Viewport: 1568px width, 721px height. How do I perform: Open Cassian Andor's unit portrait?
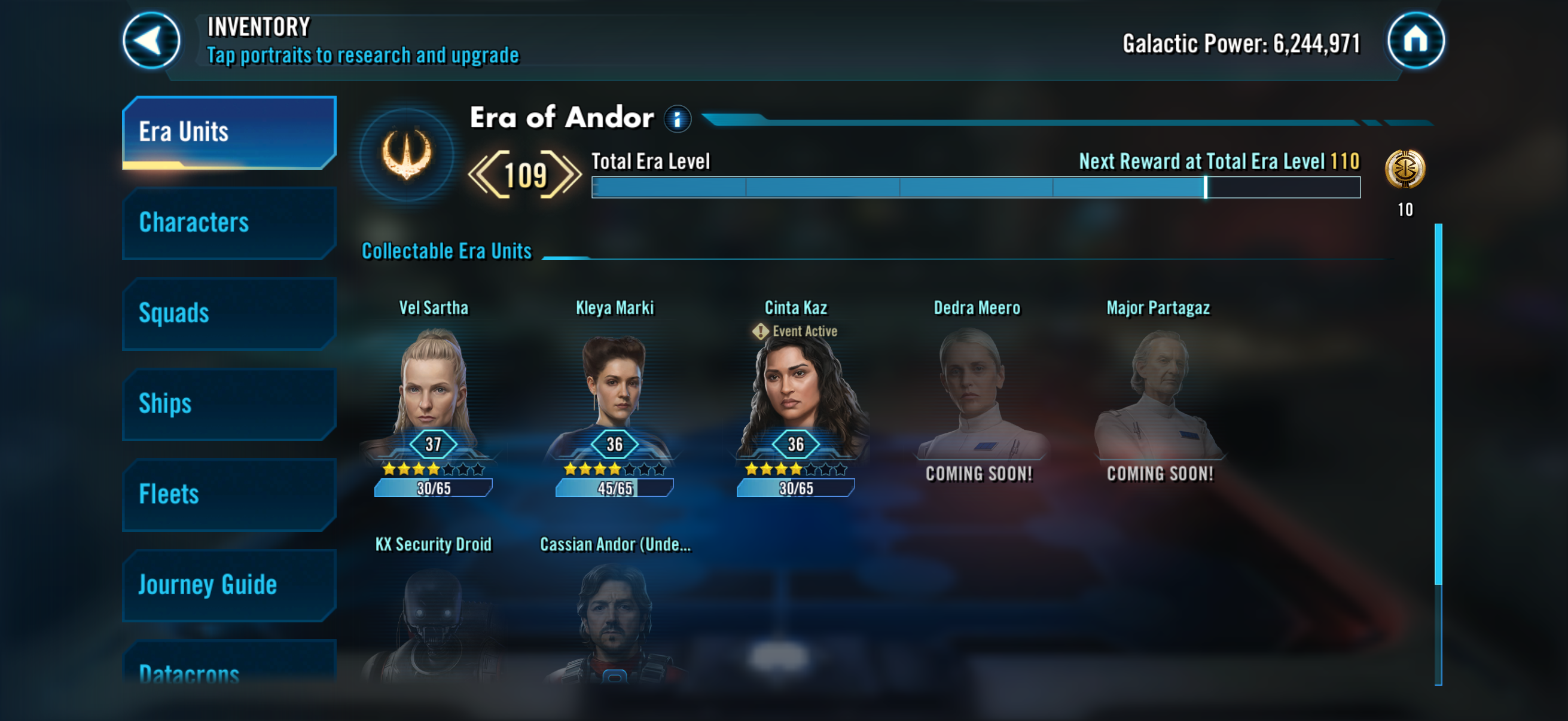pyautogui.click(x=614, y=621)
